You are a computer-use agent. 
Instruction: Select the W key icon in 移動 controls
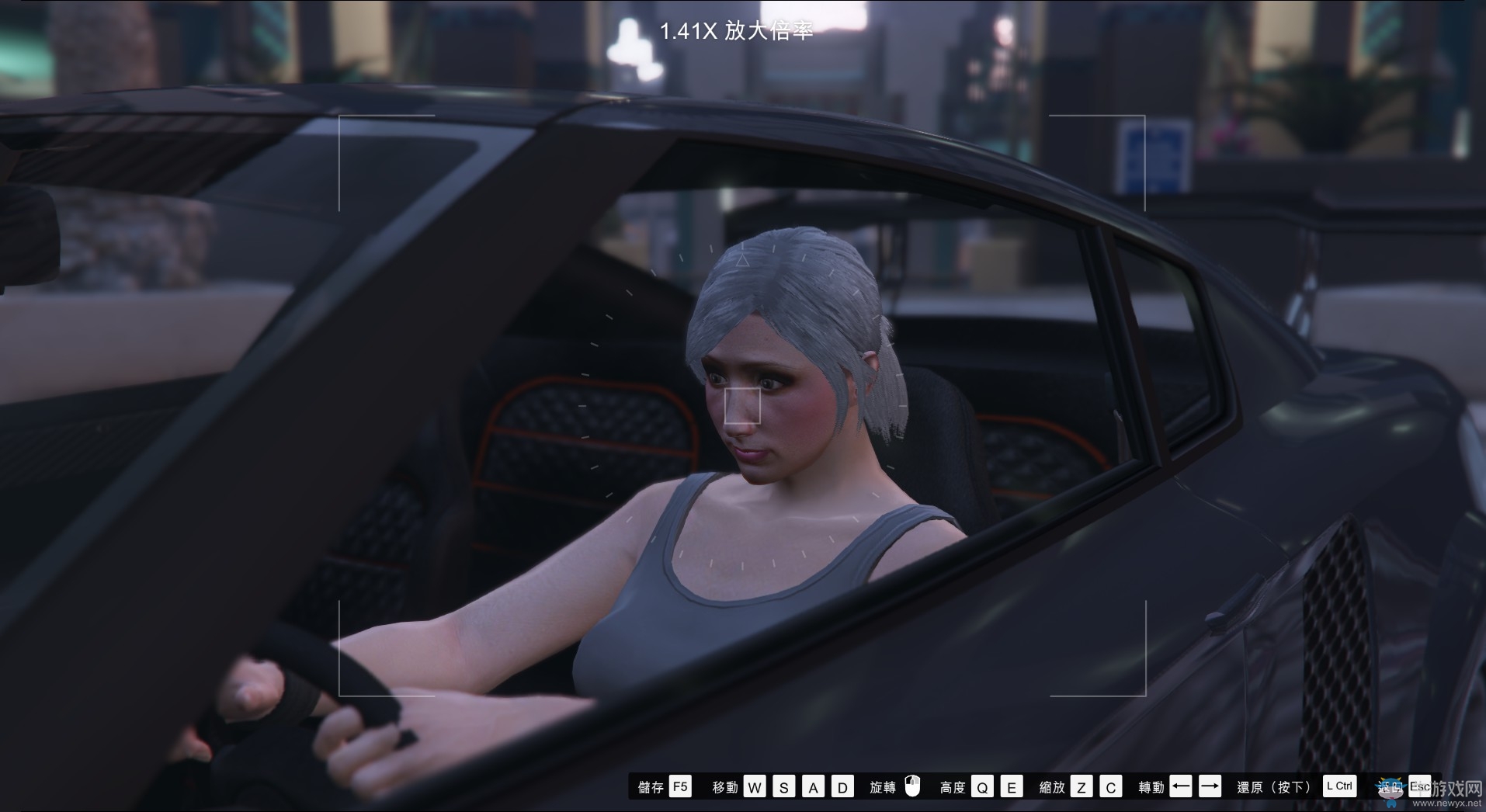pyautogui.click(x=753, y=786)
